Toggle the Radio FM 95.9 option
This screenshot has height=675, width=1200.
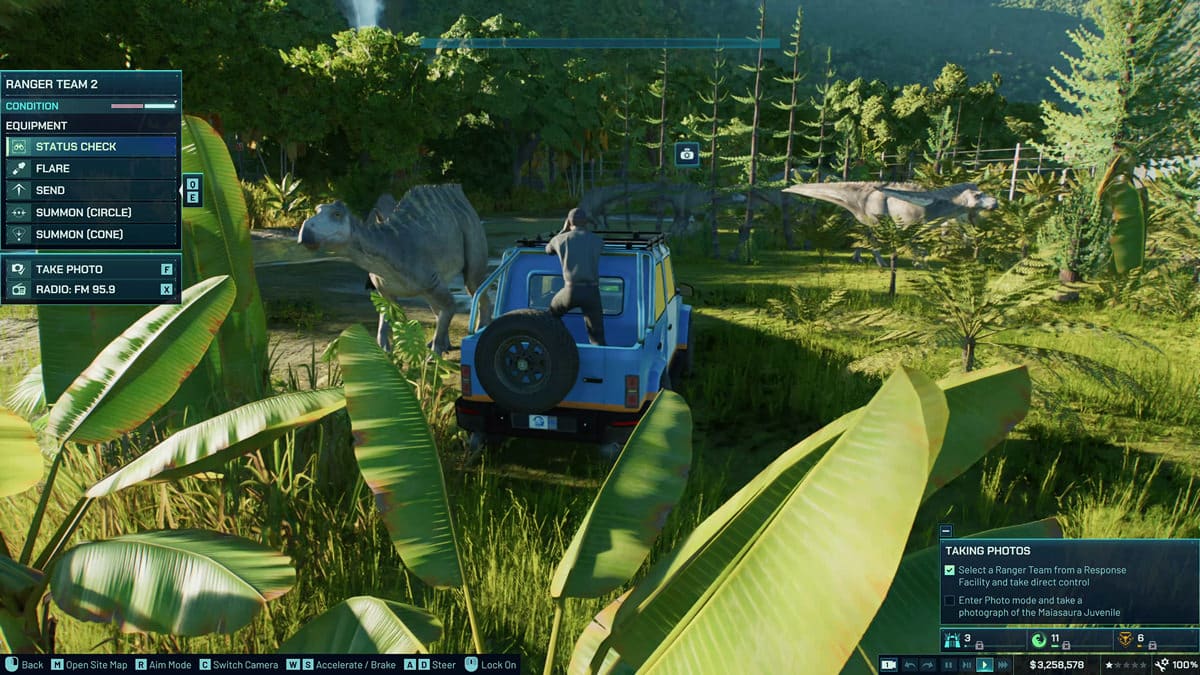point(91,290)
